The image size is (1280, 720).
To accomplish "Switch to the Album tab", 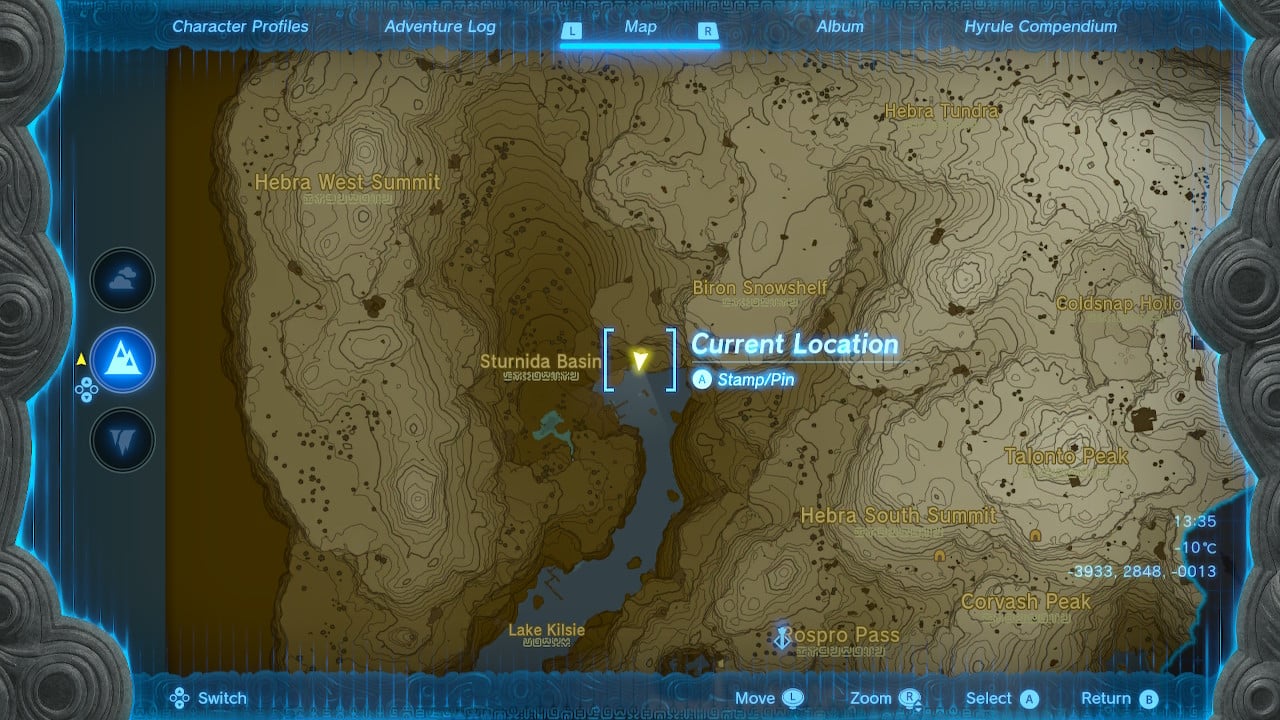I will (x=839, y=27).
